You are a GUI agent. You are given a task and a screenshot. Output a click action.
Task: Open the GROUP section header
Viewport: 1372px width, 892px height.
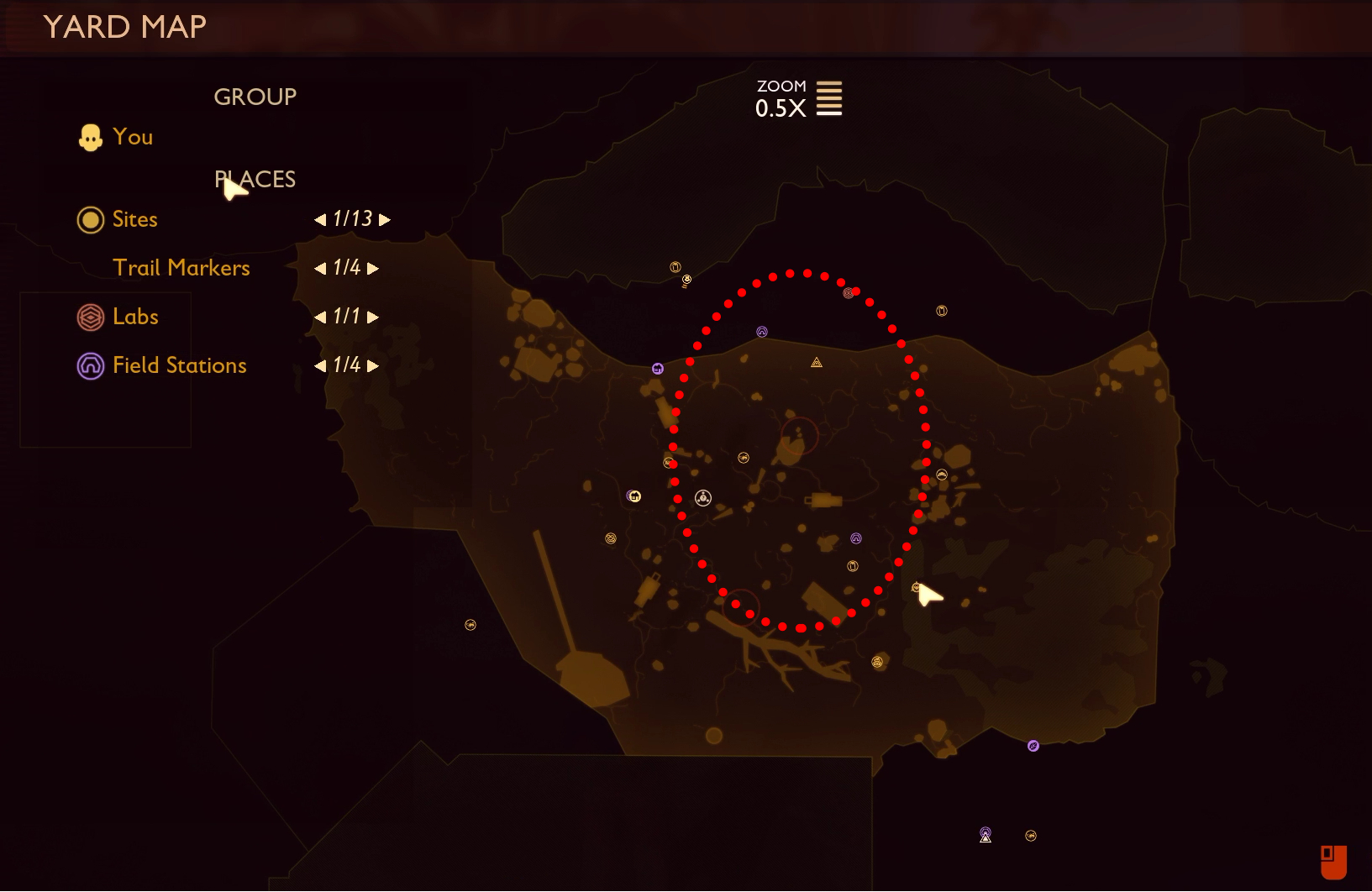pos(255,96)
